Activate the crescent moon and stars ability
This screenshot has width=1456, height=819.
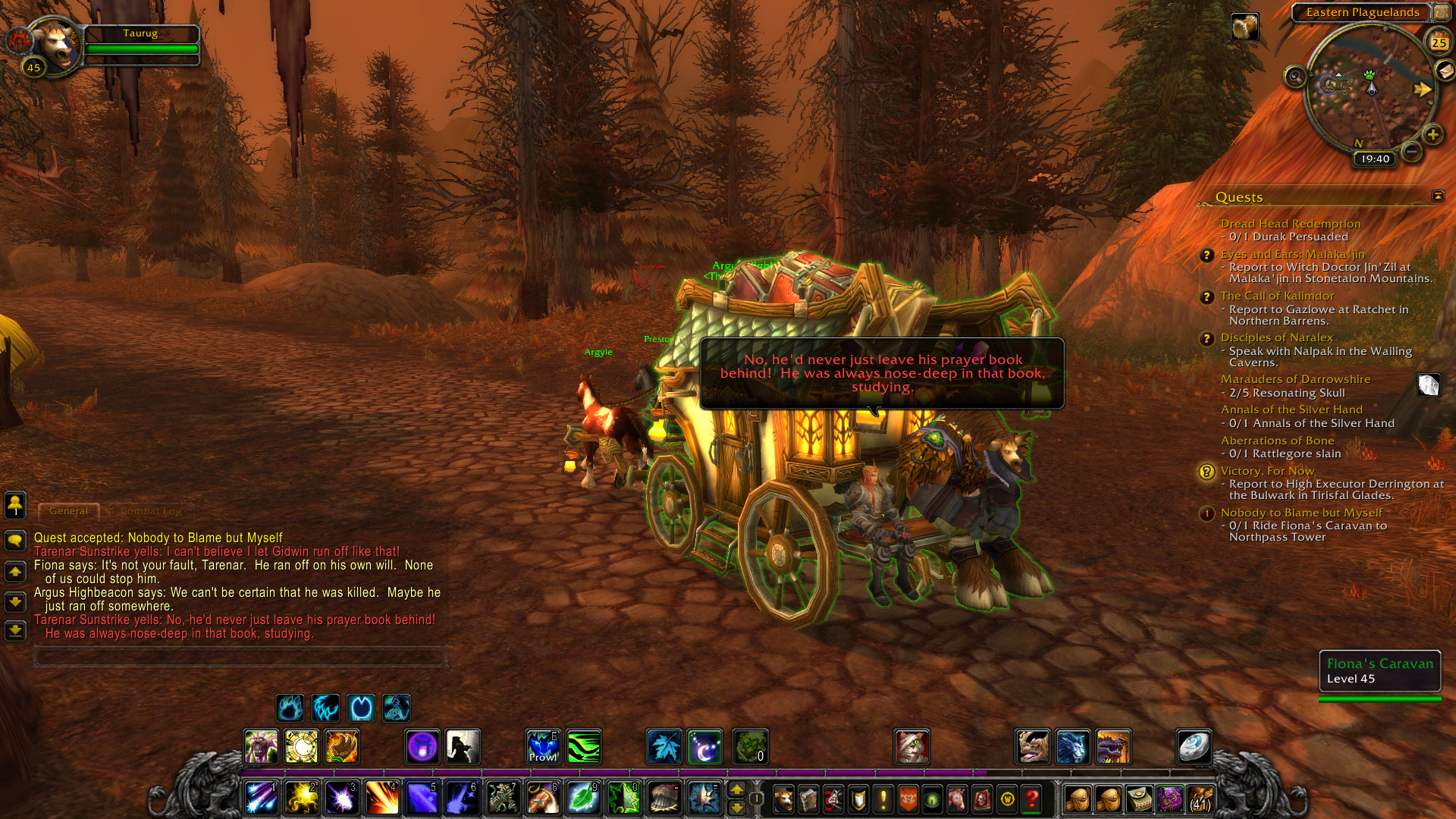click(704, 747)
